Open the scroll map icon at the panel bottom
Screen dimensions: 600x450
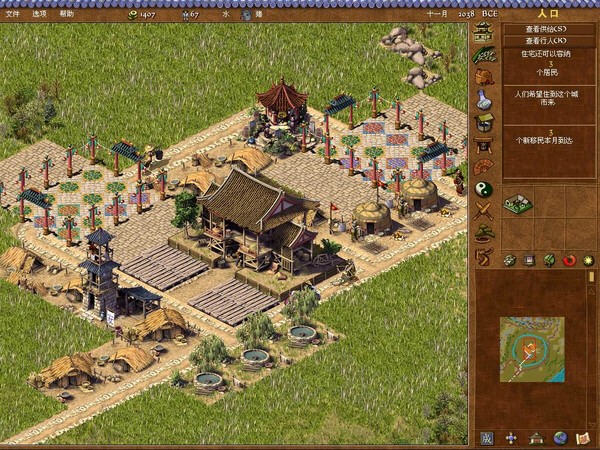click(x=584, y=438)
